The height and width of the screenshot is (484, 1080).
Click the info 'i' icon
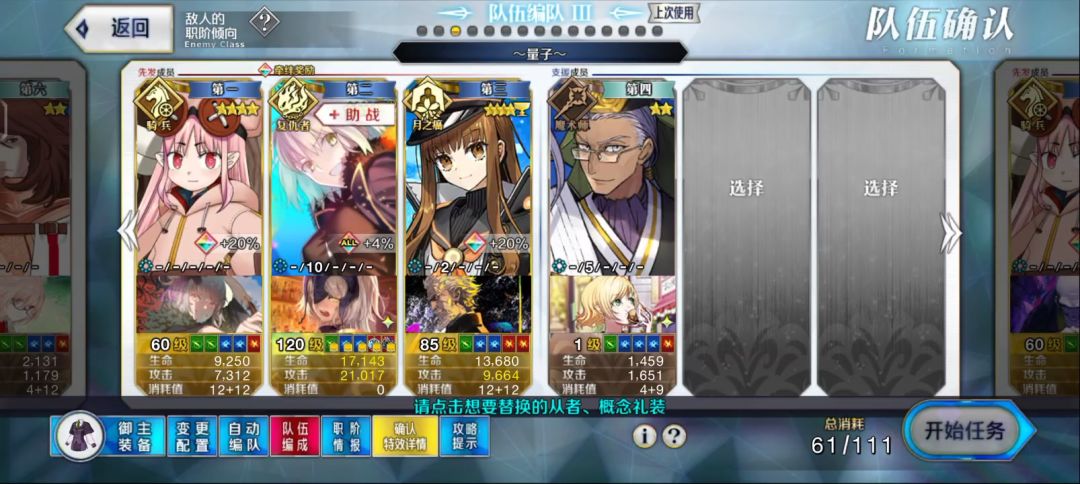[x=646, y=436]
